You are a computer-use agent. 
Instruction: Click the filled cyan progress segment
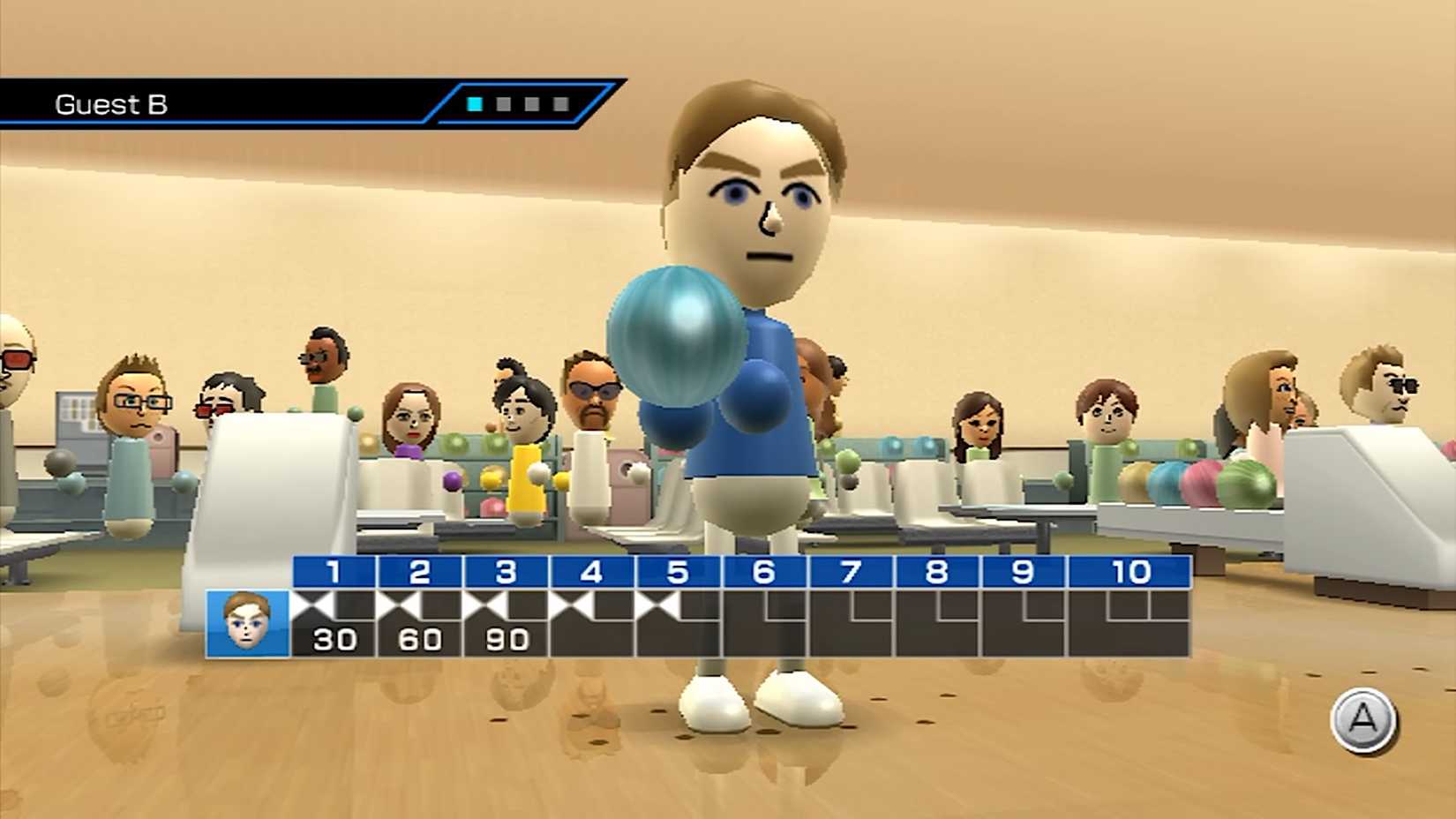point(473,106)
